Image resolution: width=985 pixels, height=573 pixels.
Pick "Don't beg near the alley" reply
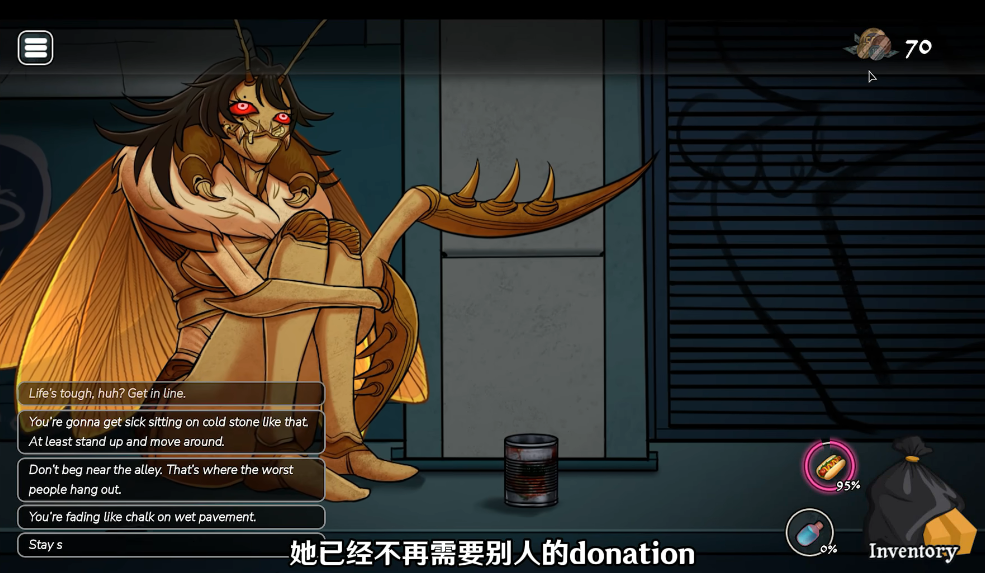pyautogui.click(x=171, y=480)
